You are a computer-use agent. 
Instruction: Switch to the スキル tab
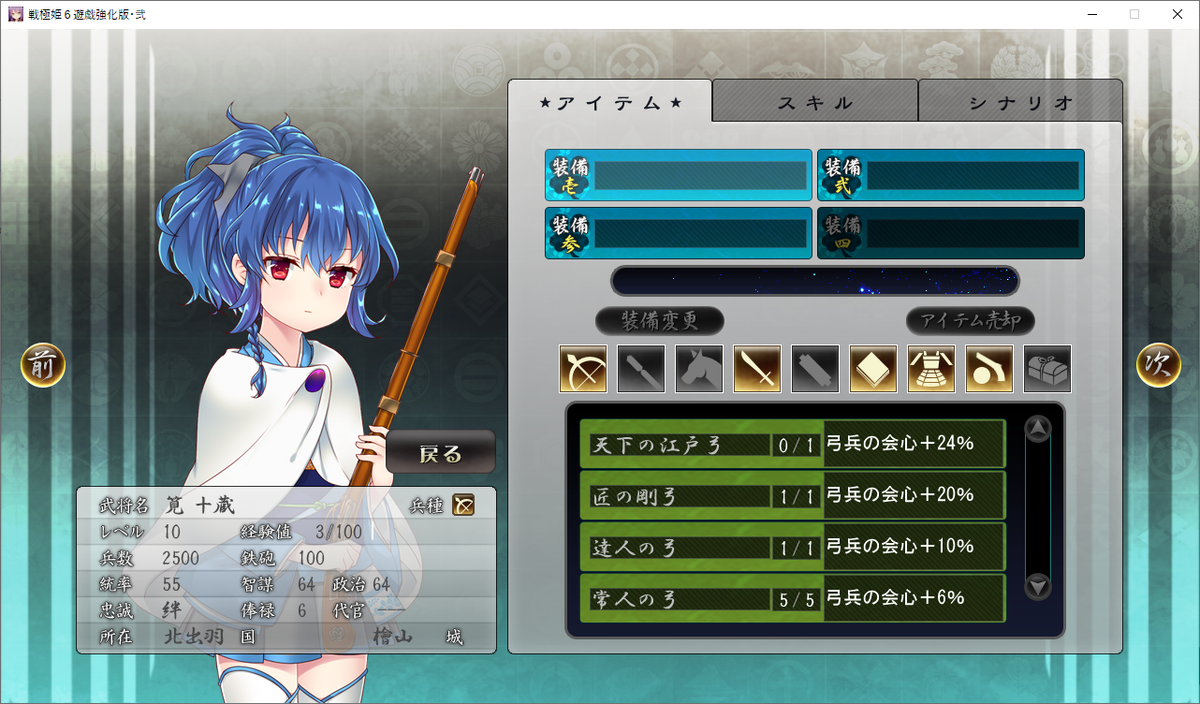click(815, 102)
